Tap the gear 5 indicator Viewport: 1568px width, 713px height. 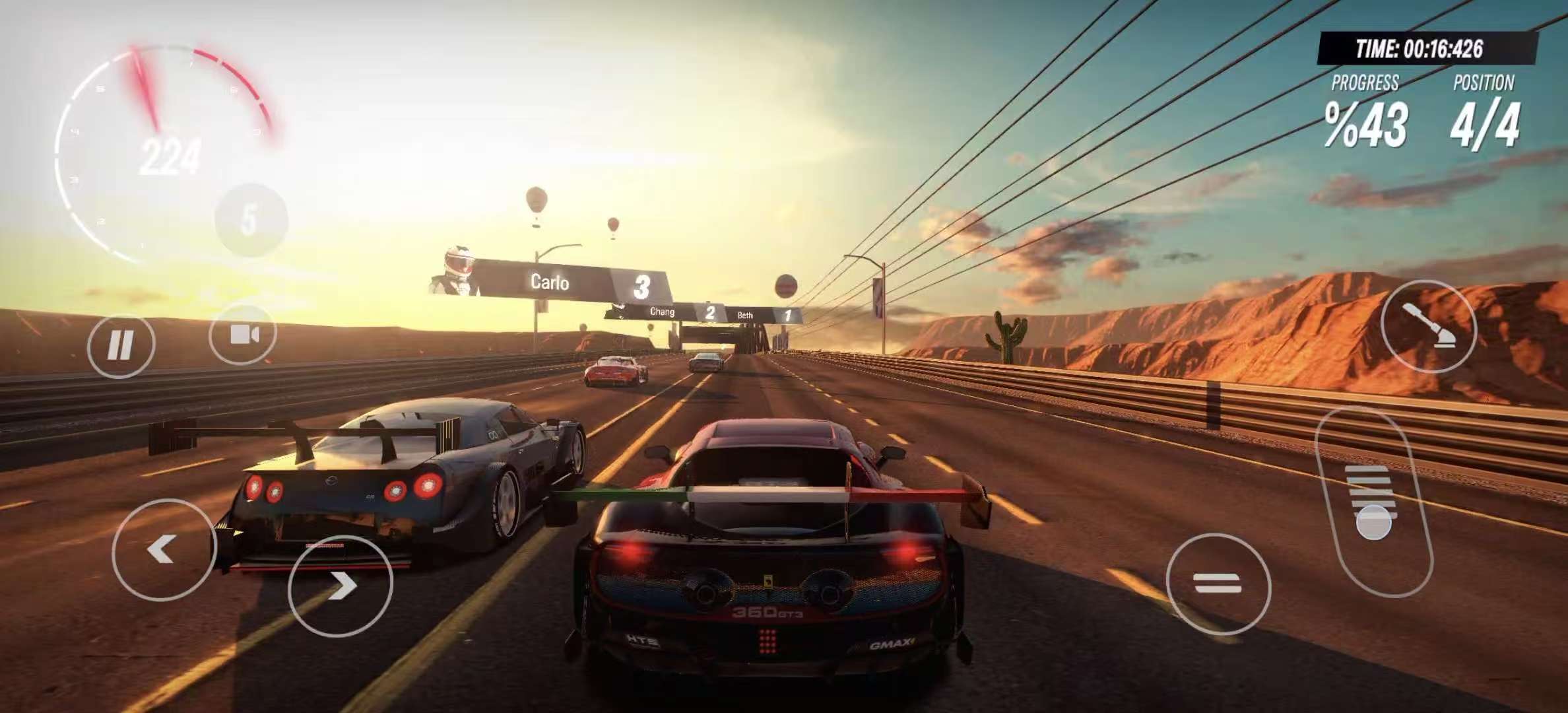click(x=250, y=220)
